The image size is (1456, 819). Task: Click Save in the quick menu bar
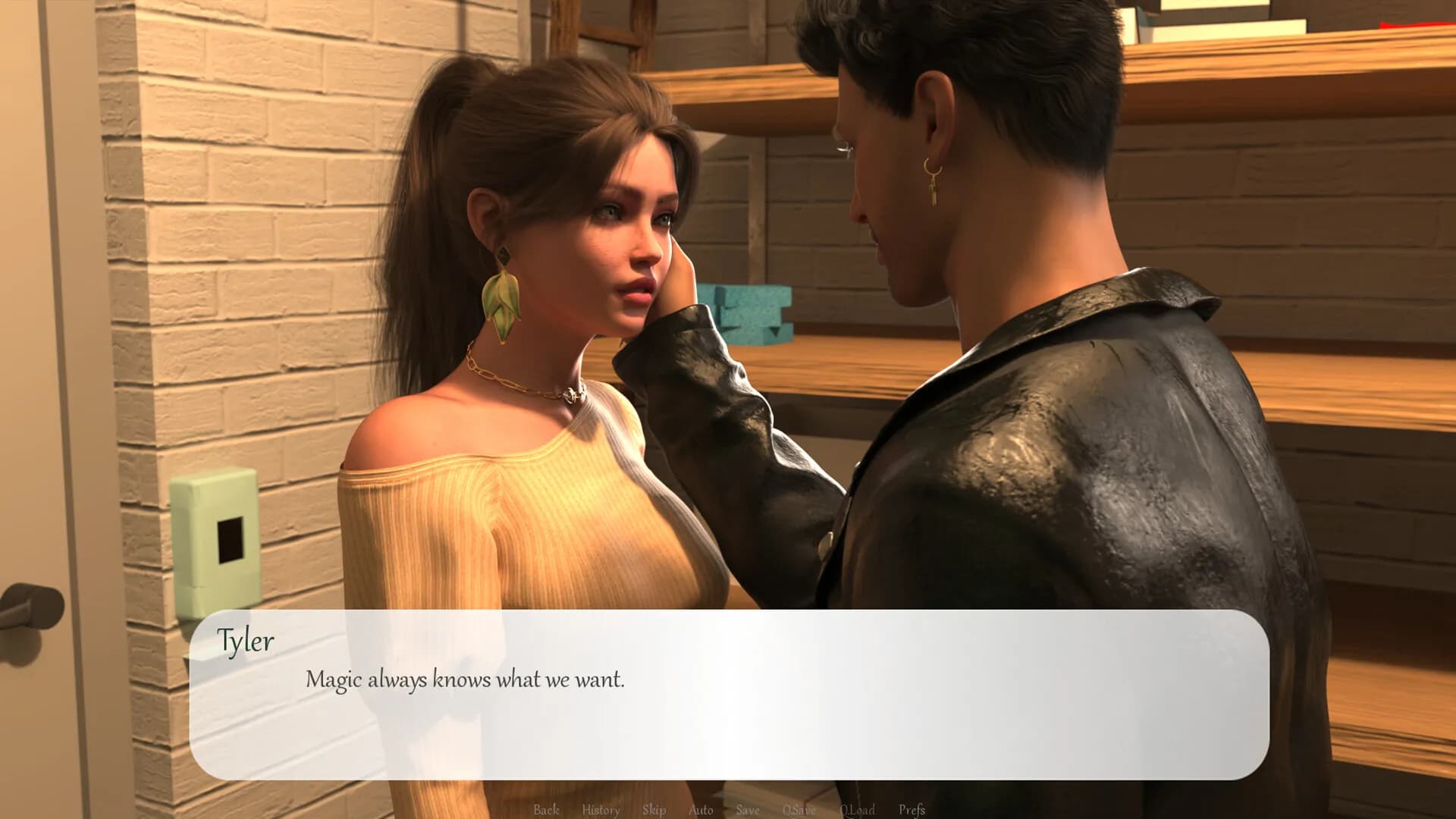(x=747, y=810)
